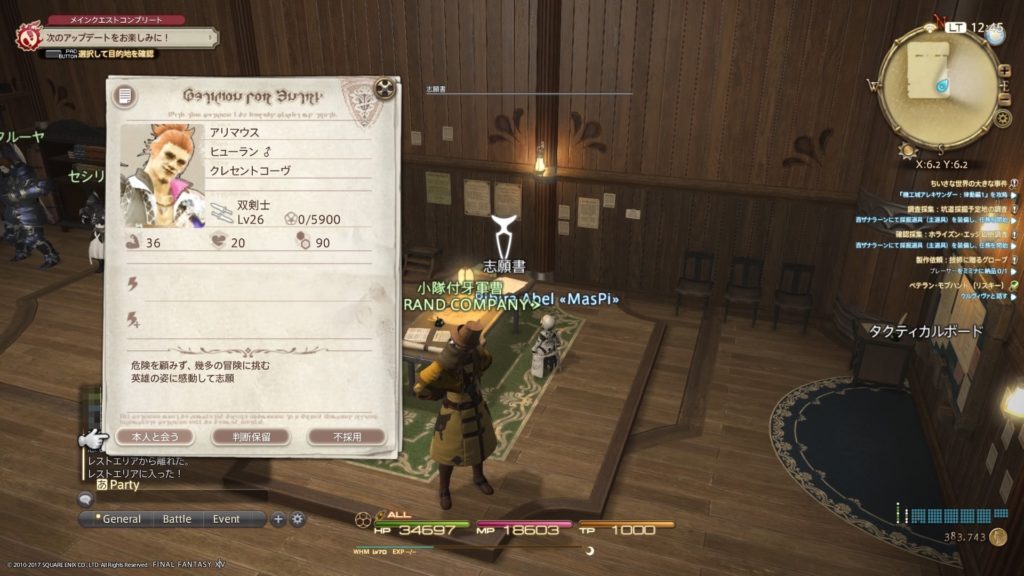Switch to the Battle chat tab
The height and width of the screenshot is (576, 1024).
click(x=177, y=519)
